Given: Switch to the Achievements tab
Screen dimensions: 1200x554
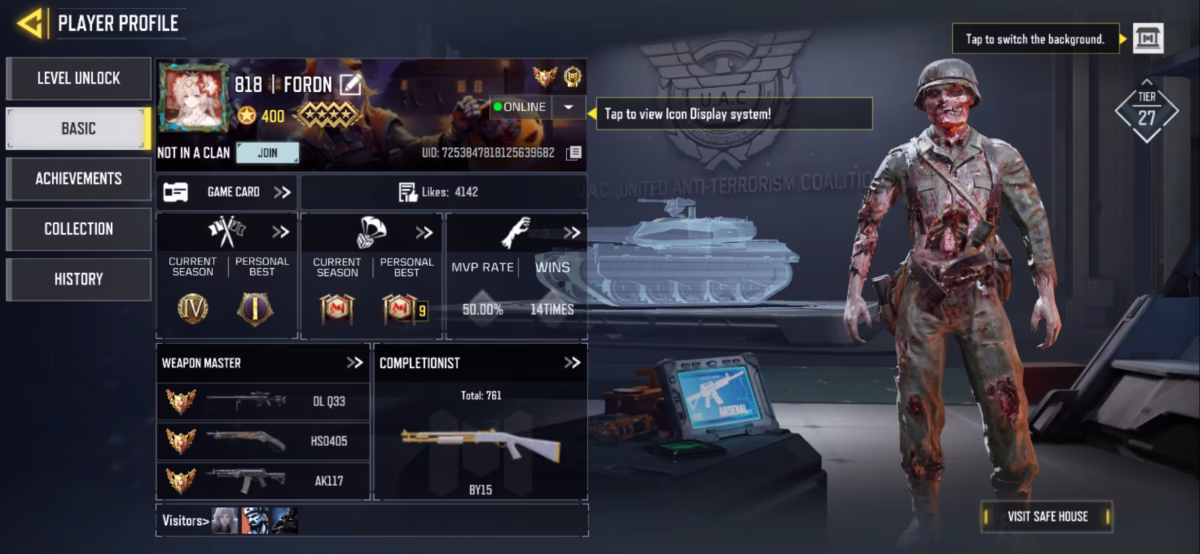Looking at the screenshot, I should (78, 179).
